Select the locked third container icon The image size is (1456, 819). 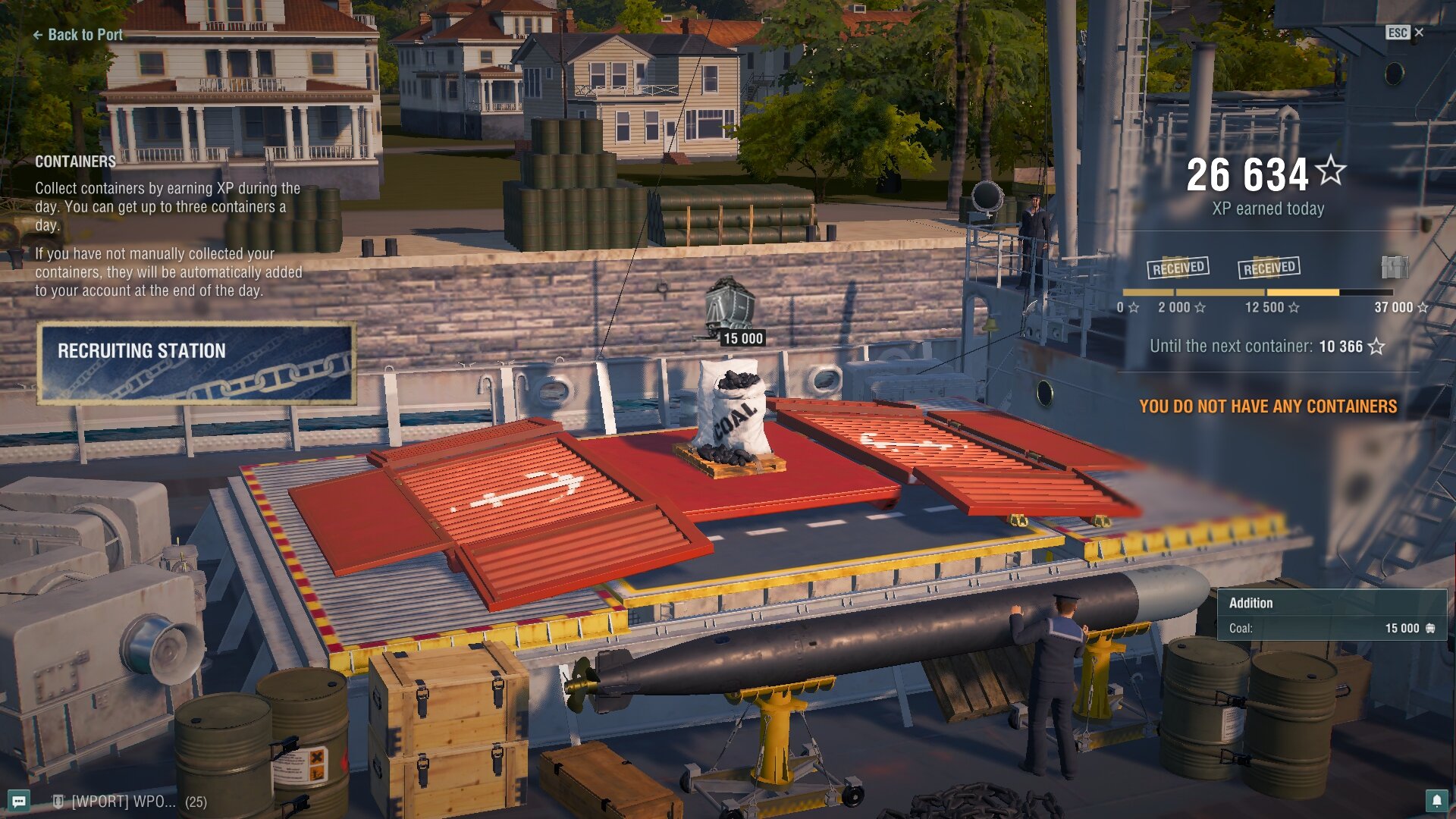coord(1395,267)
